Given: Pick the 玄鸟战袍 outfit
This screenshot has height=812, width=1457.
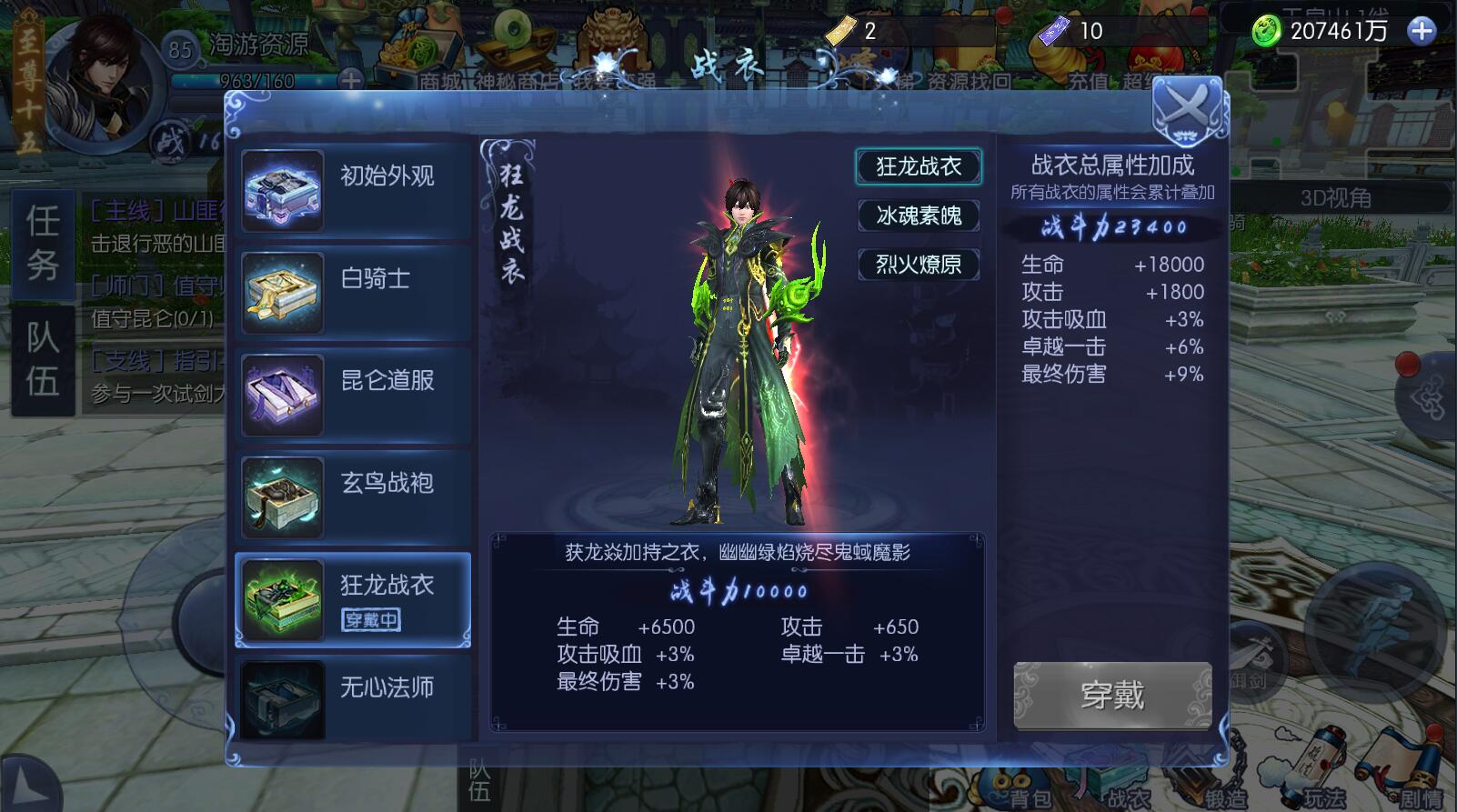Looking at the screenshot, I should (x=354, y=496).
